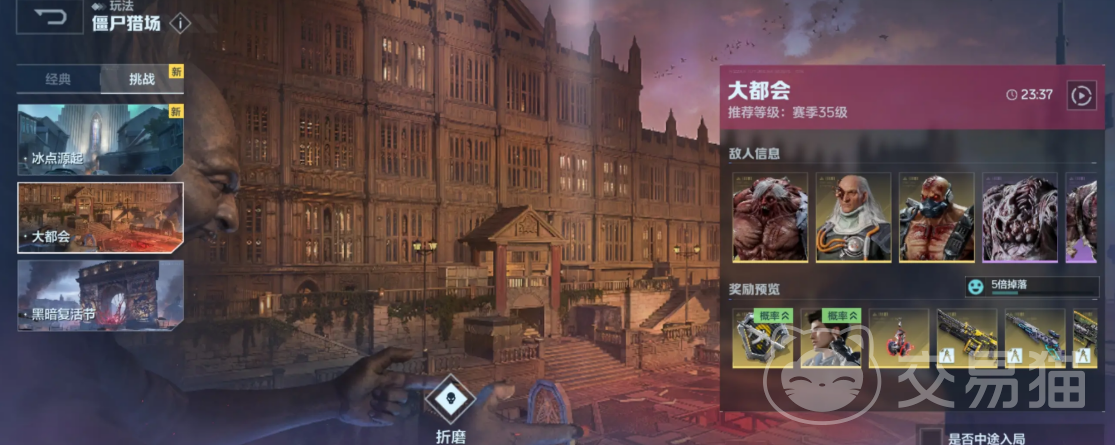Go back with the return arrow button

click(x=49, y=17)
